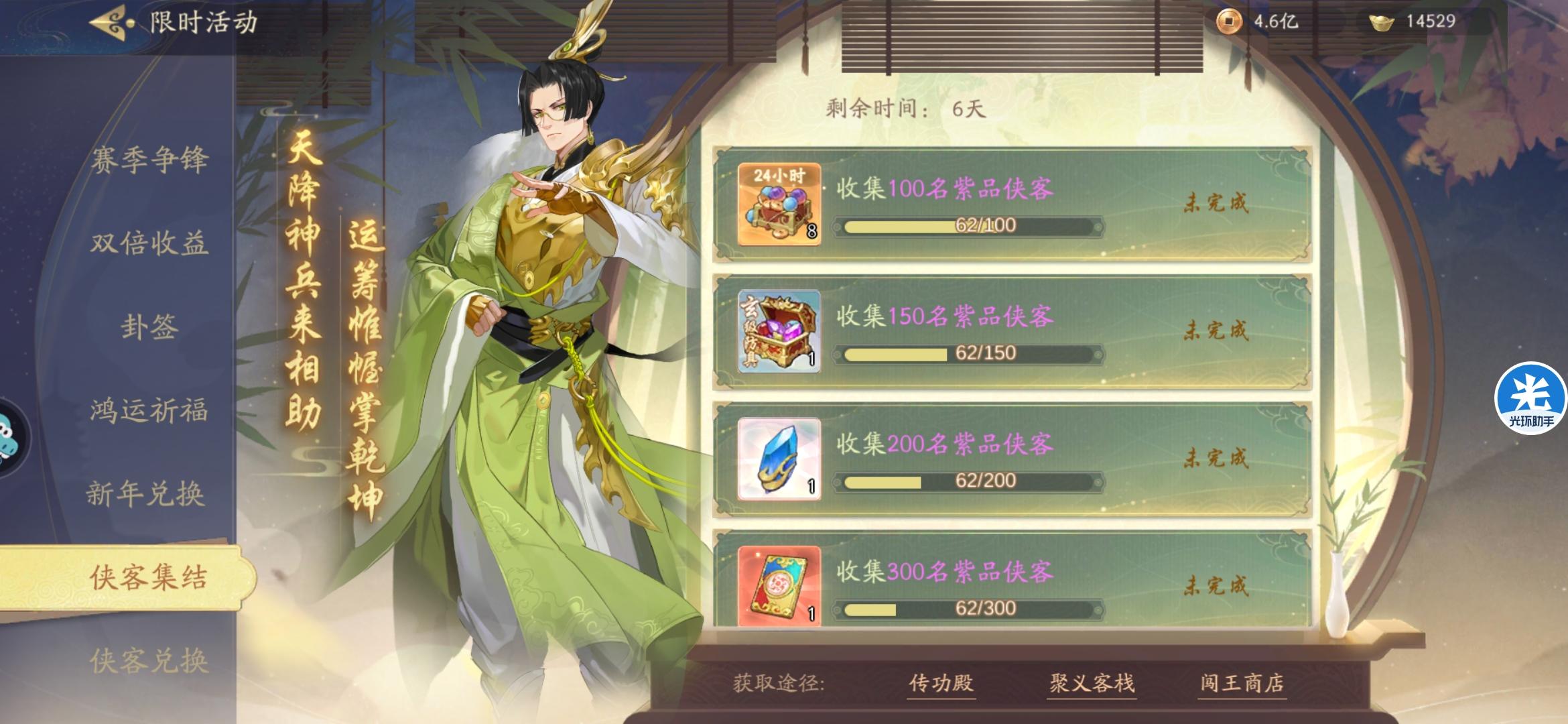Image resolution: width=1568 pixels, height=724 pixels.
Task: Open the 赛季争锋 activity tab
Action: [x=153, y=160]
